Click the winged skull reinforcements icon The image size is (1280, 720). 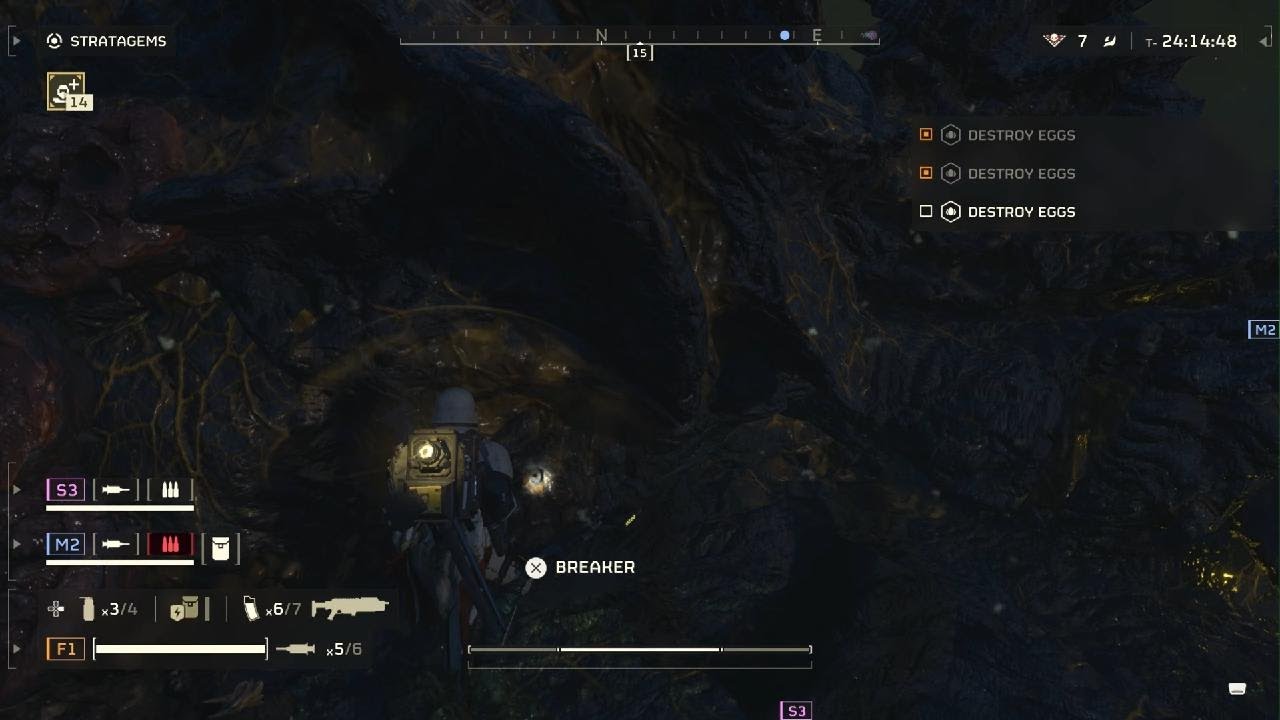click(x=1054, y=41)
